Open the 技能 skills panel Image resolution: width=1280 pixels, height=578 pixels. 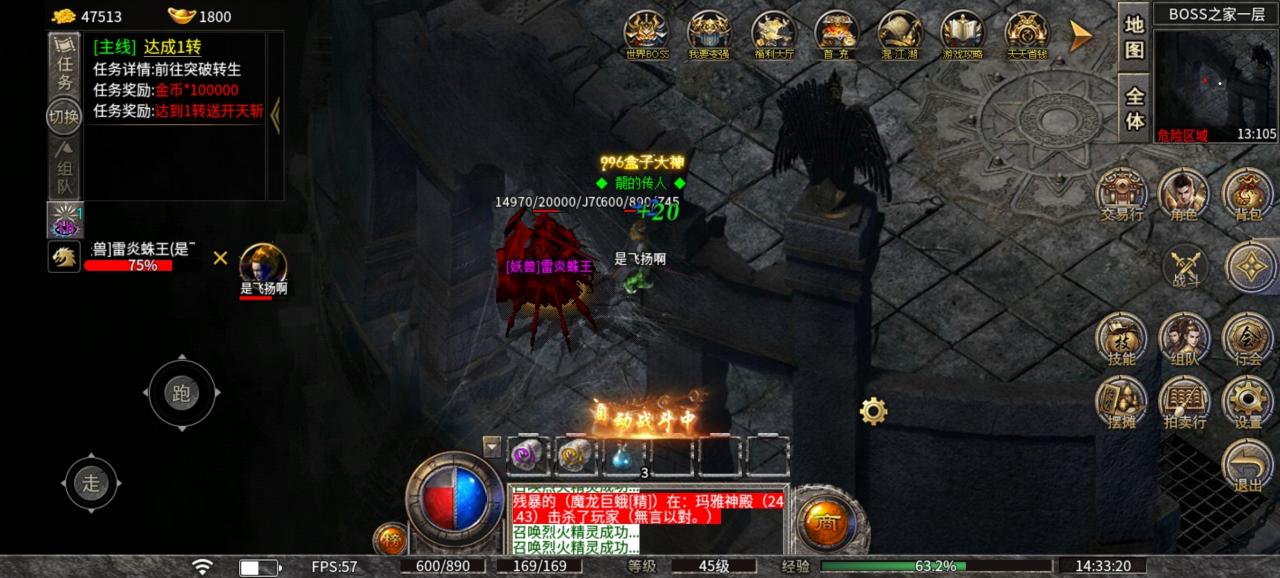1121,338
